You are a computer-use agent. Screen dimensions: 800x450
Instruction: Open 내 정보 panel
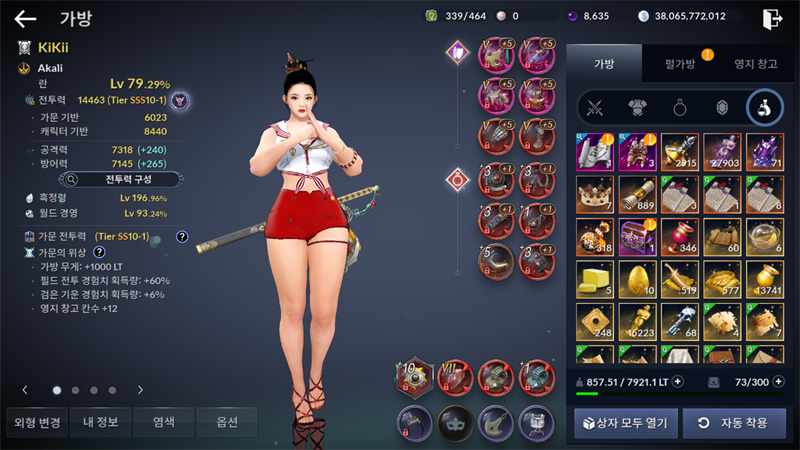click(100, 422)
